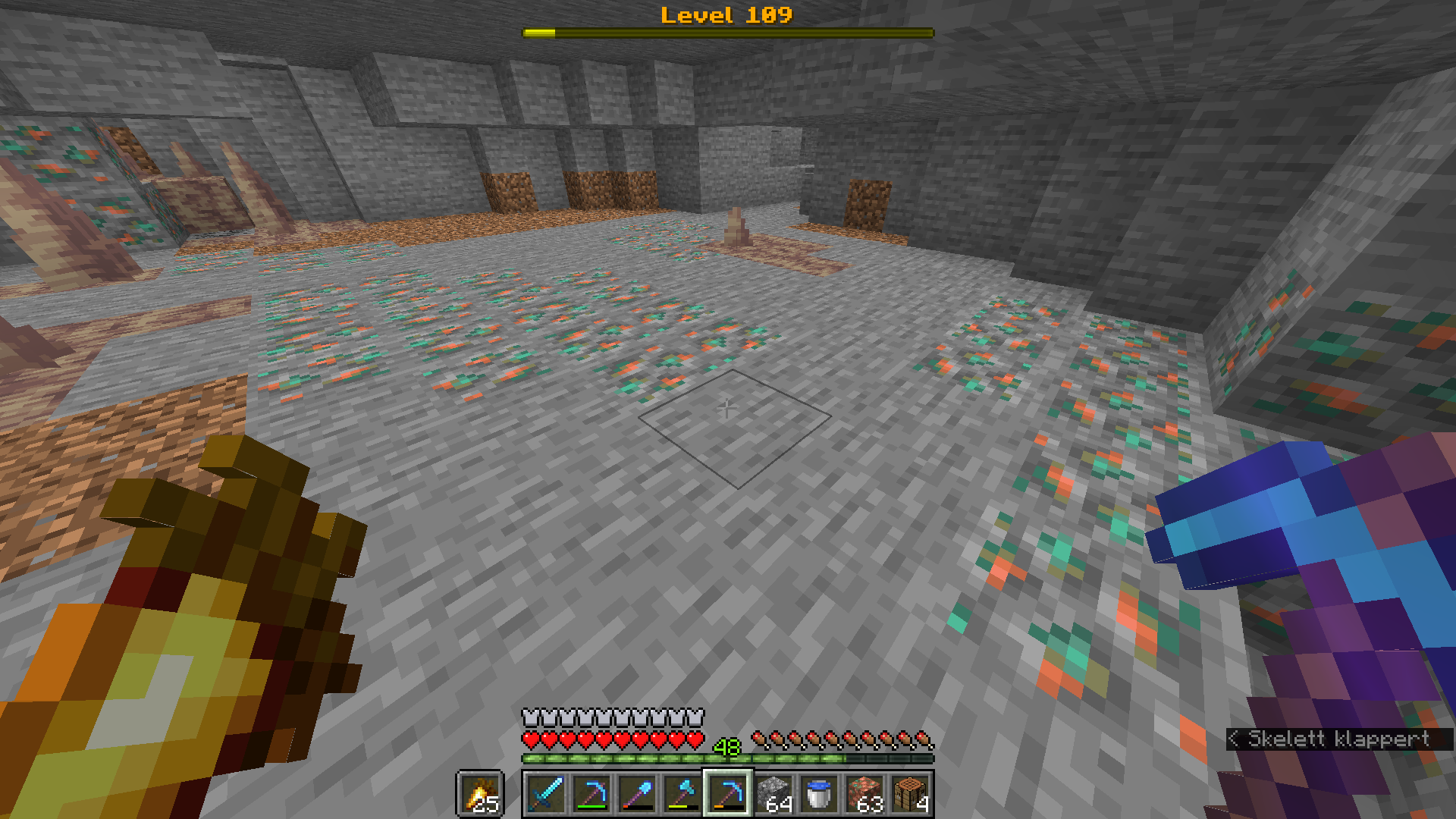
Task: Select the diamond sword hotbar slot
Action: 546,794
